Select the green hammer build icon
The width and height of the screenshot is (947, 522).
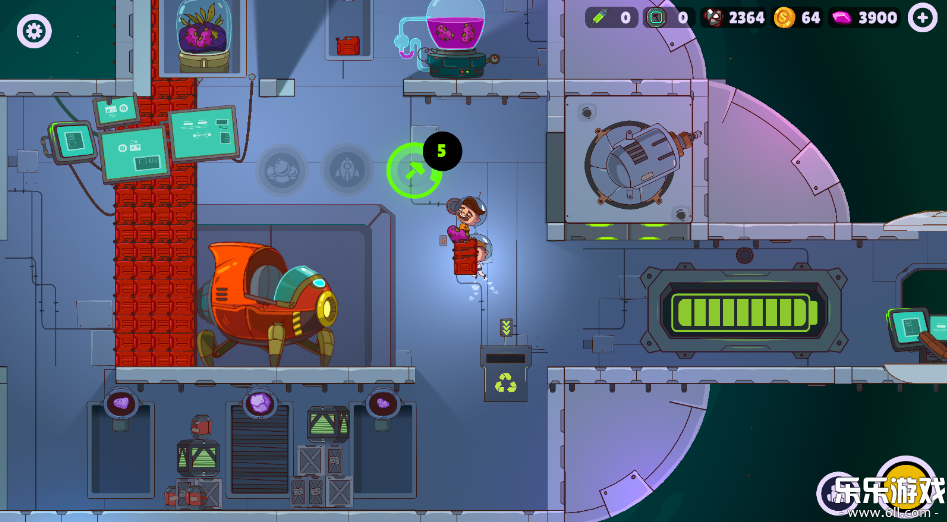[x=412, y=170]
